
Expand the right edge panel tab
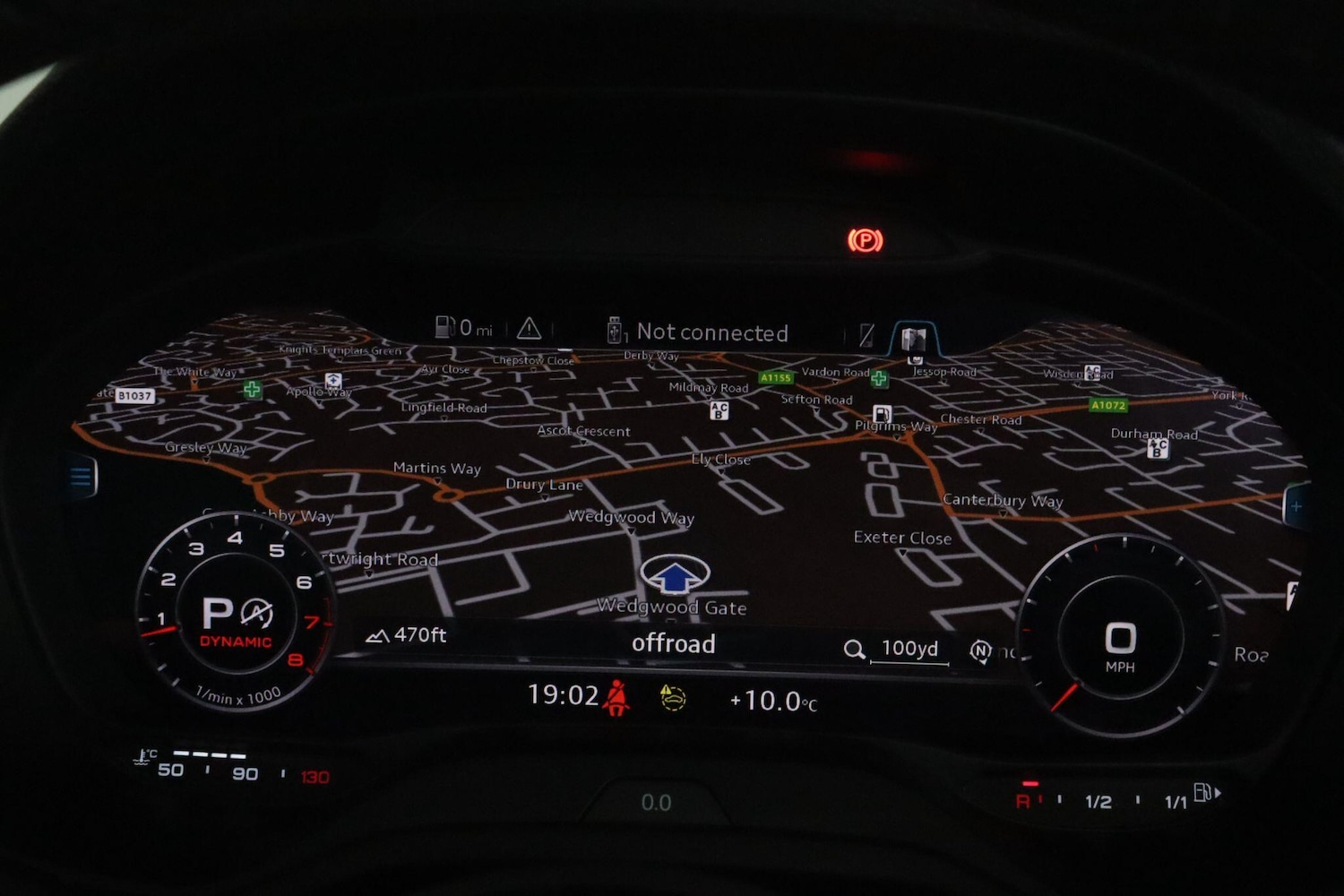coord(1296,506)
